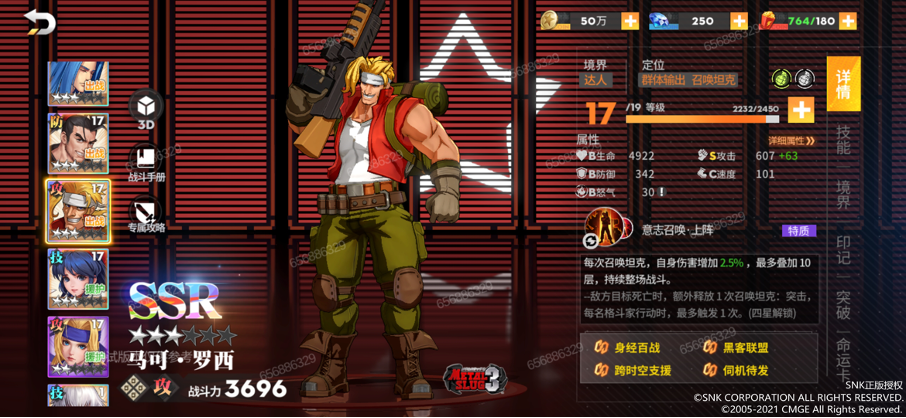This screenshot has width=906, height=418.
Task: Open the 战斗手册 battle manual
Action: [146, 163]
